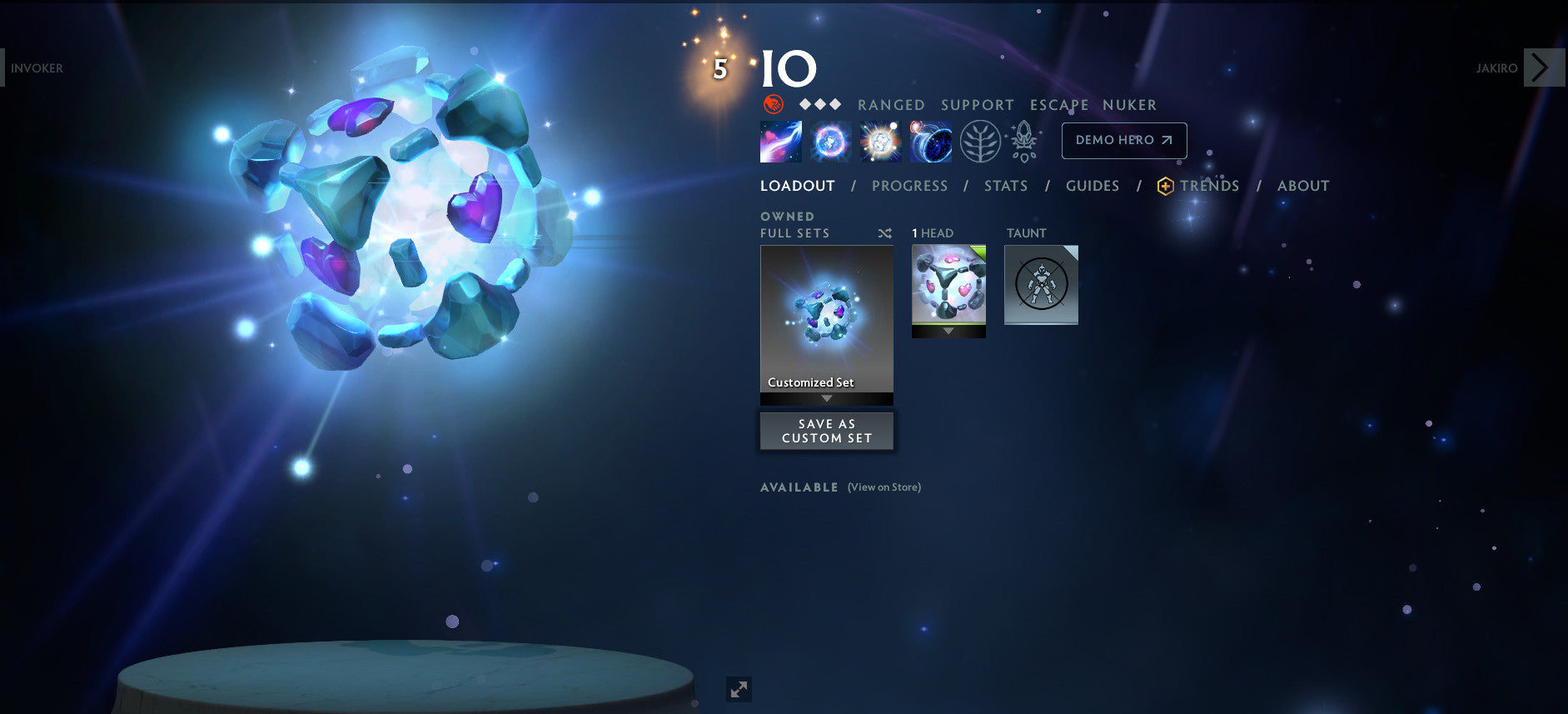
Task: Switch to the Guides tab
Action: click(1092, 186)
